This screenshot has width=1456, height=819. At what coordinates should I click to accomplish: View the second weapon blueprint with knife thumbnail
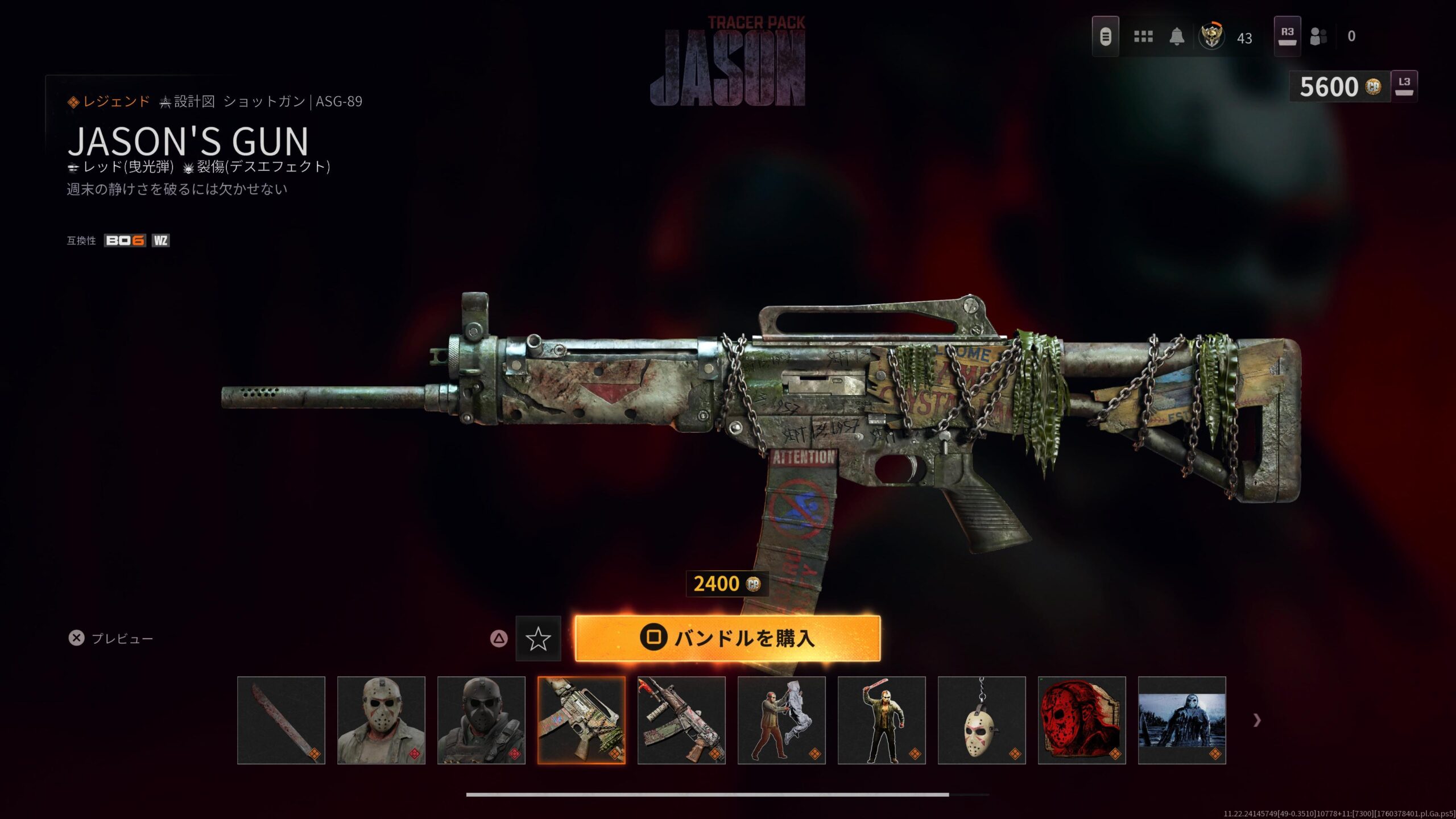pos(681,720)
